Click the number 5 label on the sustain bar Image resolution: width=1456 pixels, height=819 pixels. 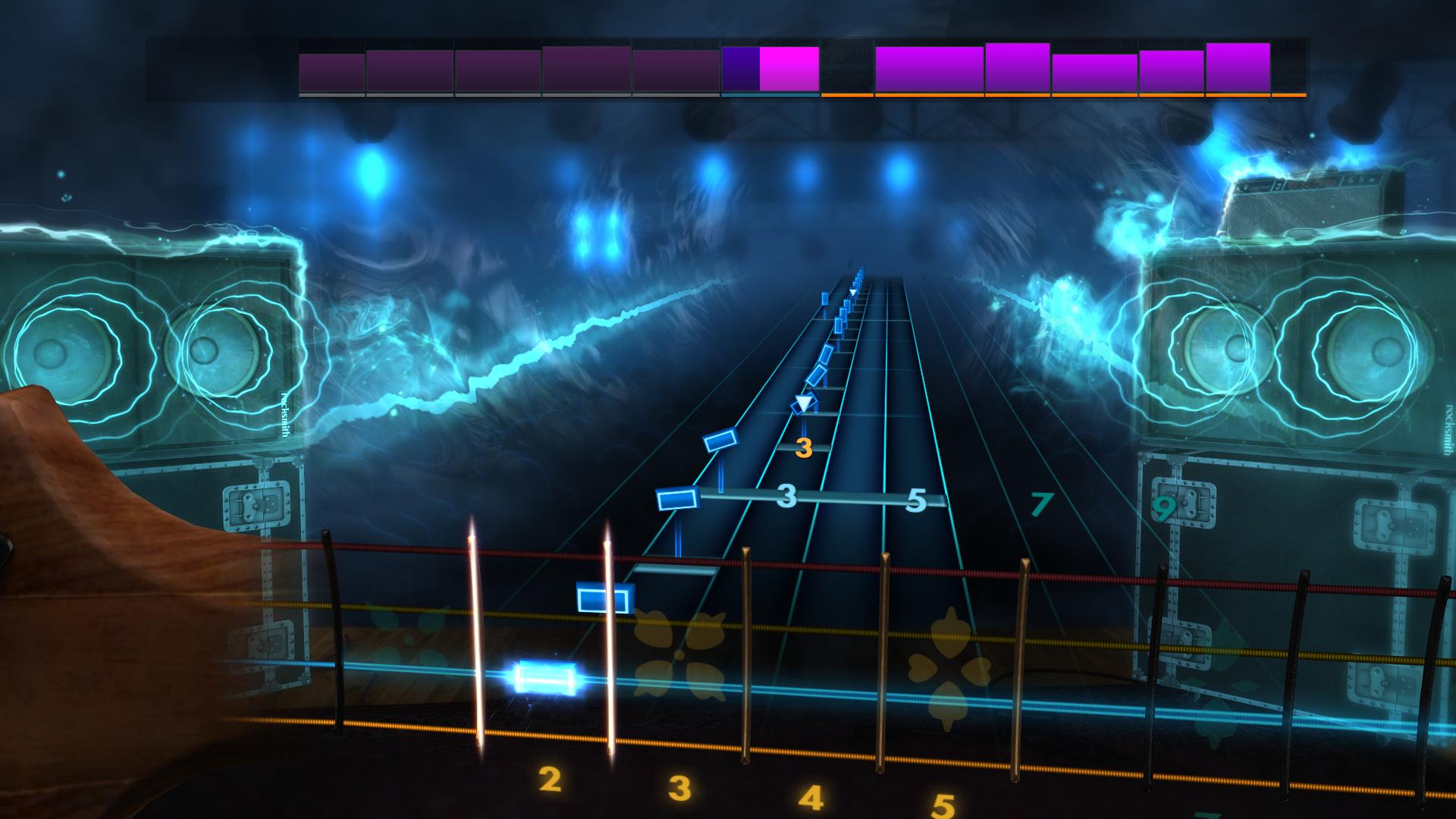tap(916, 500)
